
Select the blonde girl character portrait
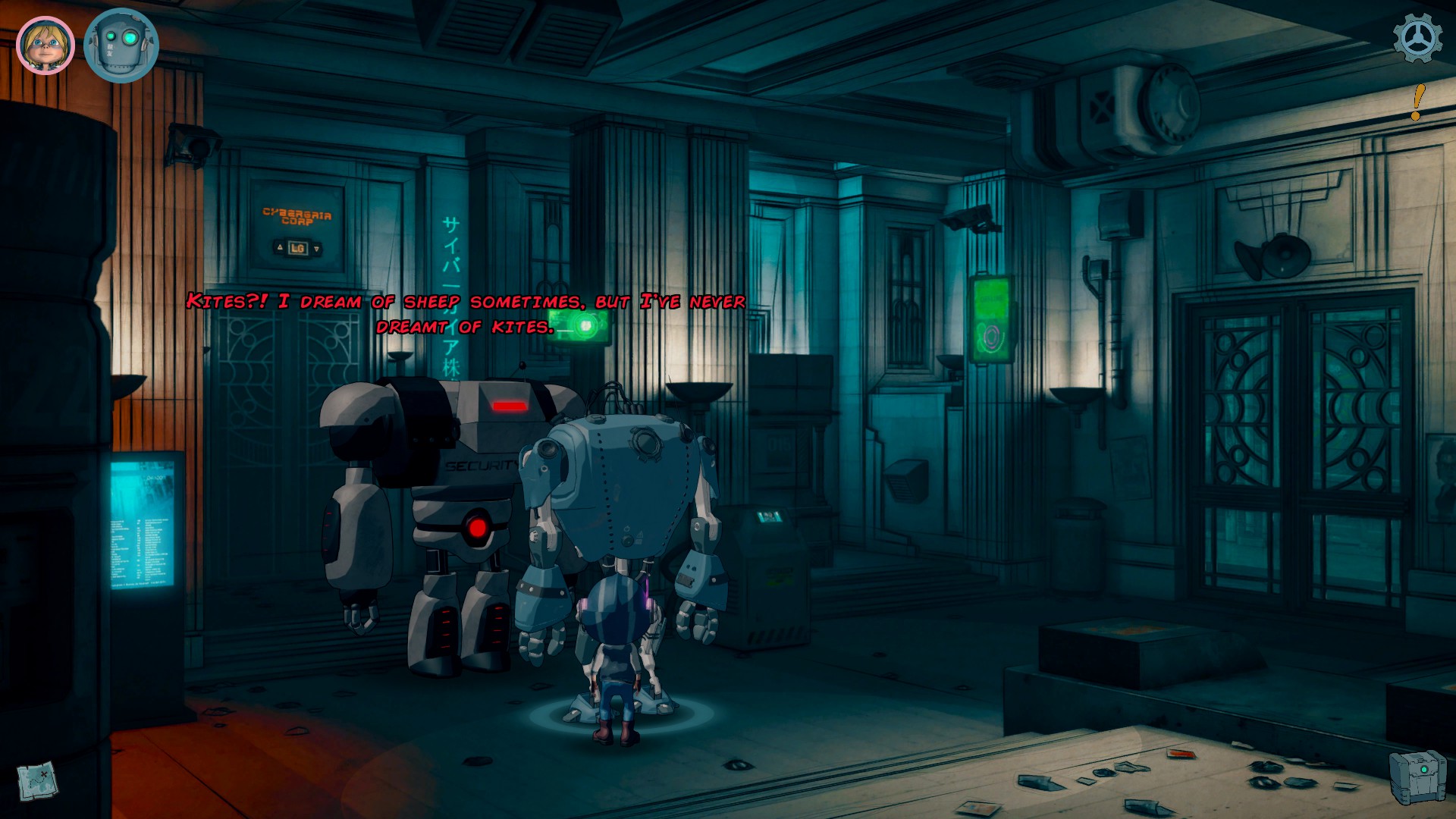tap(45, 45)
